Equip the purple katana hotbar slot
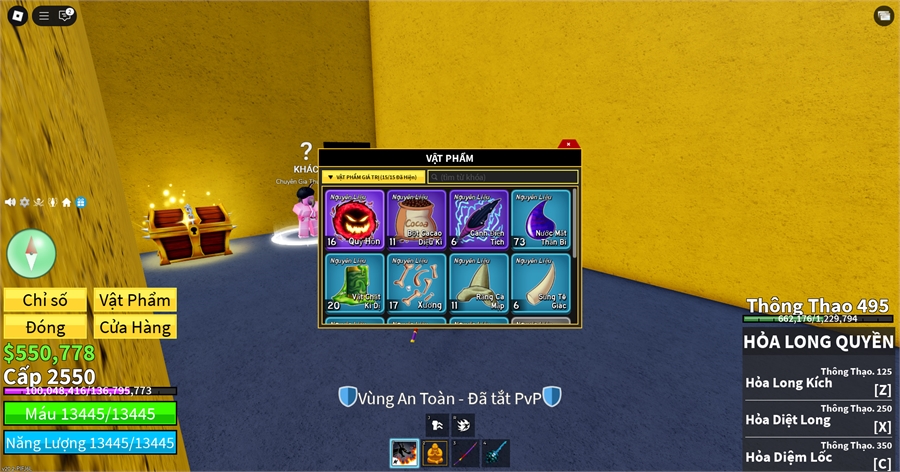Image resolution: width=900 pixels, height=472 pixels. pos(465,454)
